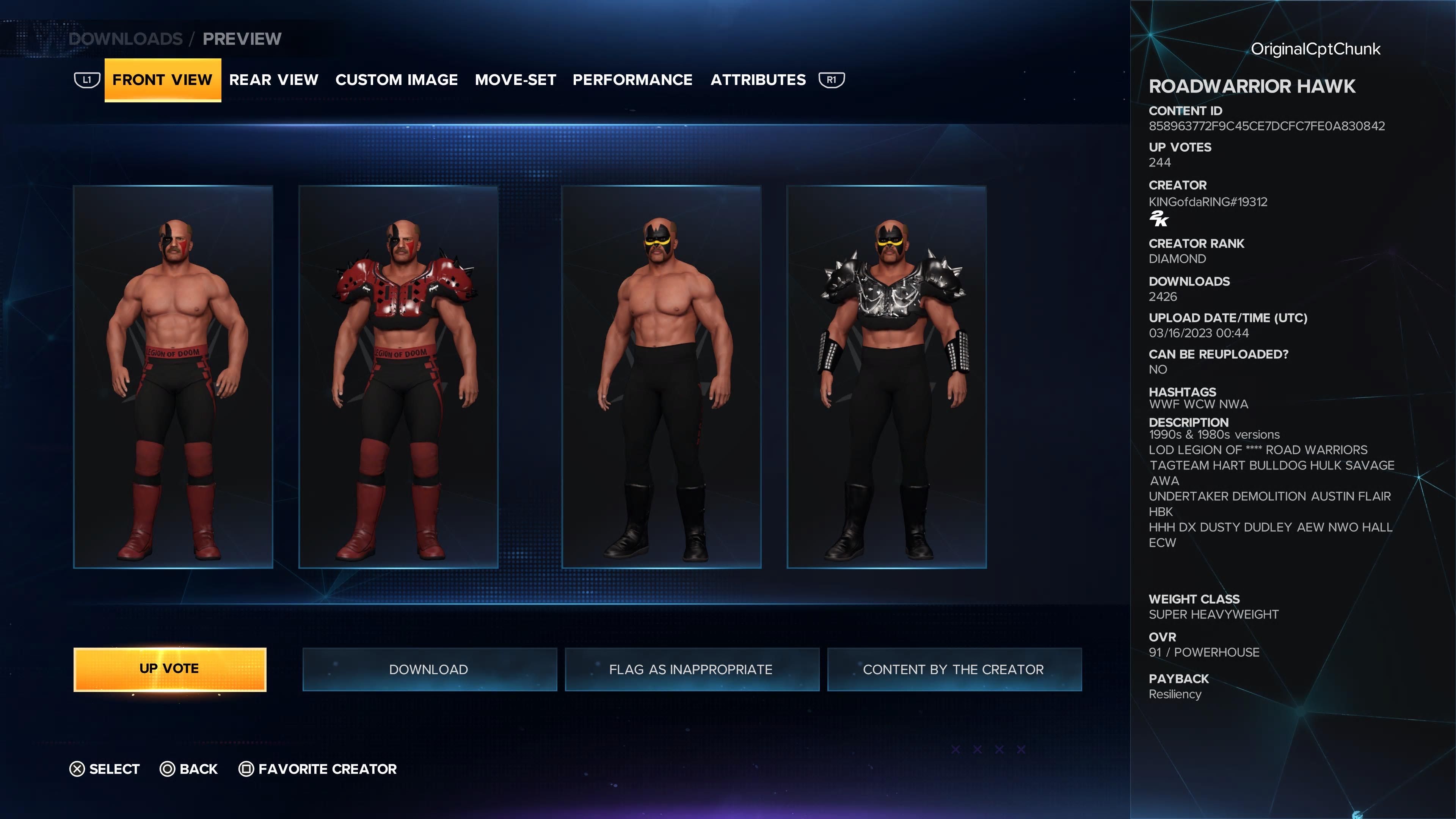1456x819 pixels.
Task: Pick the black tights yellow face paint attire
Action: click(x=661, y=377)
